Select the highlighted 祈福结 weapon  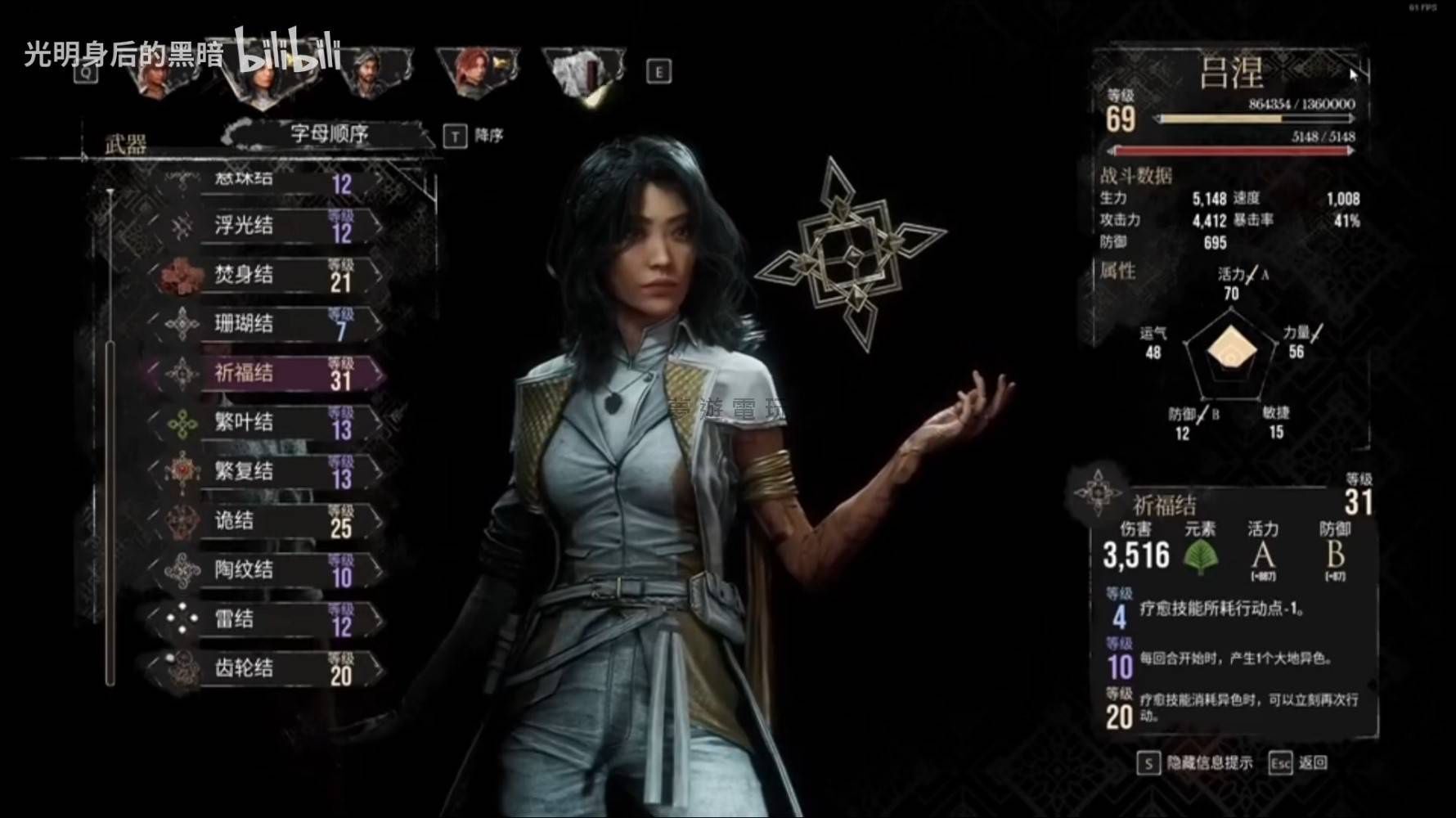[270, 373]
